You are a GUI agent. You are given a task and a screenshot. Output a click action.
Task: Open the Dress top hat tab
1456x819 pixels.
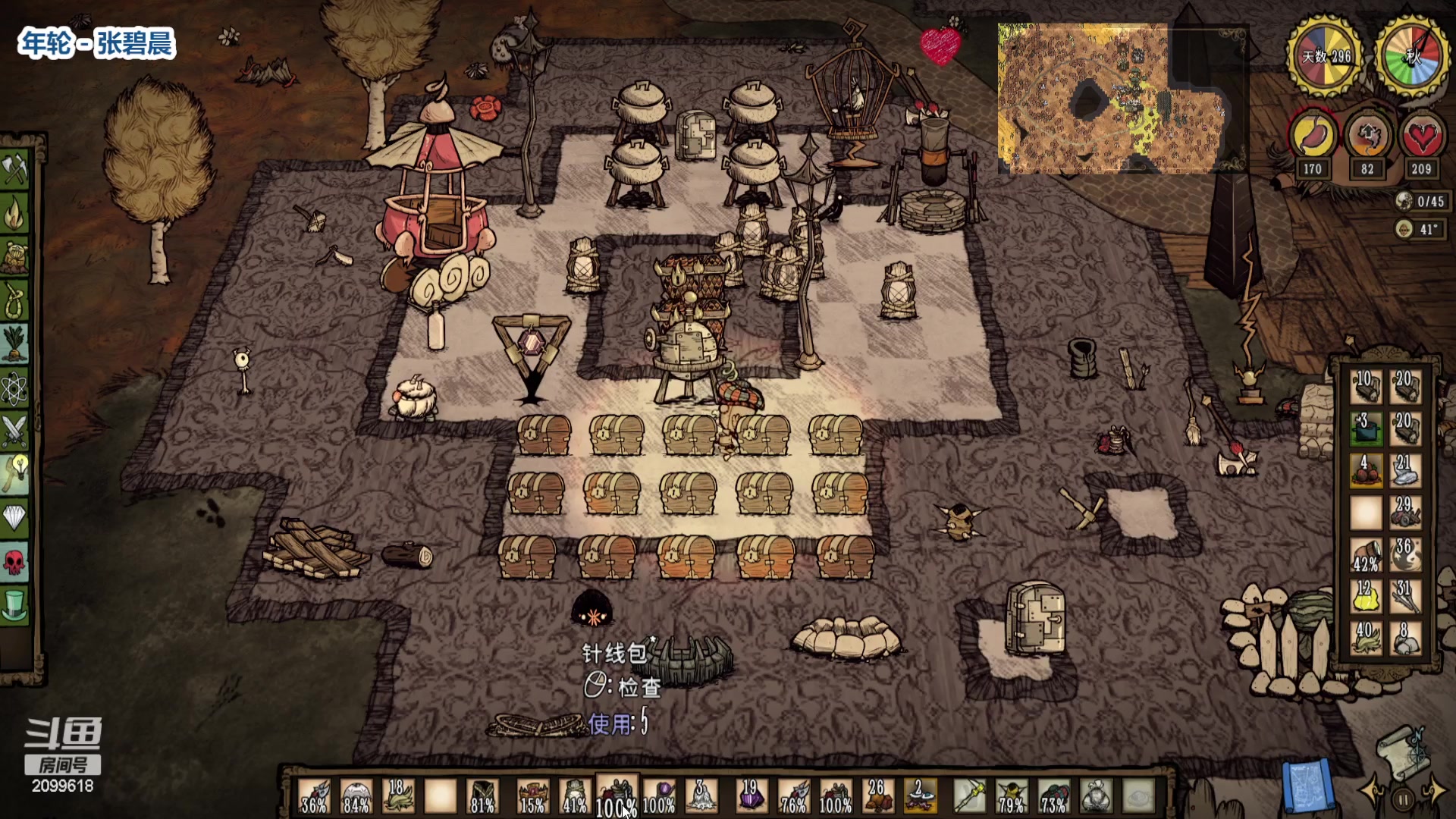15,605
